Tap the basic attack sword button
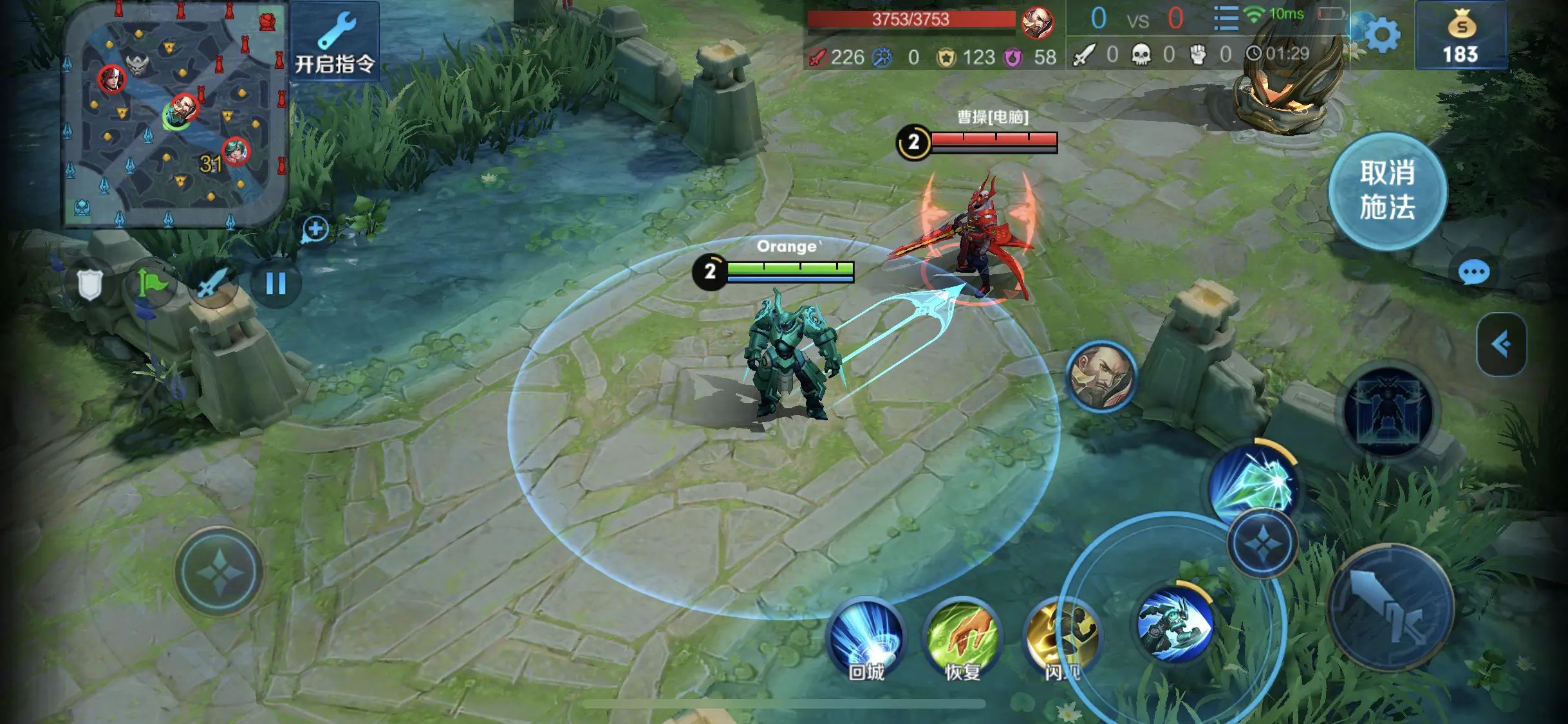 click(x=1390, y=608)
